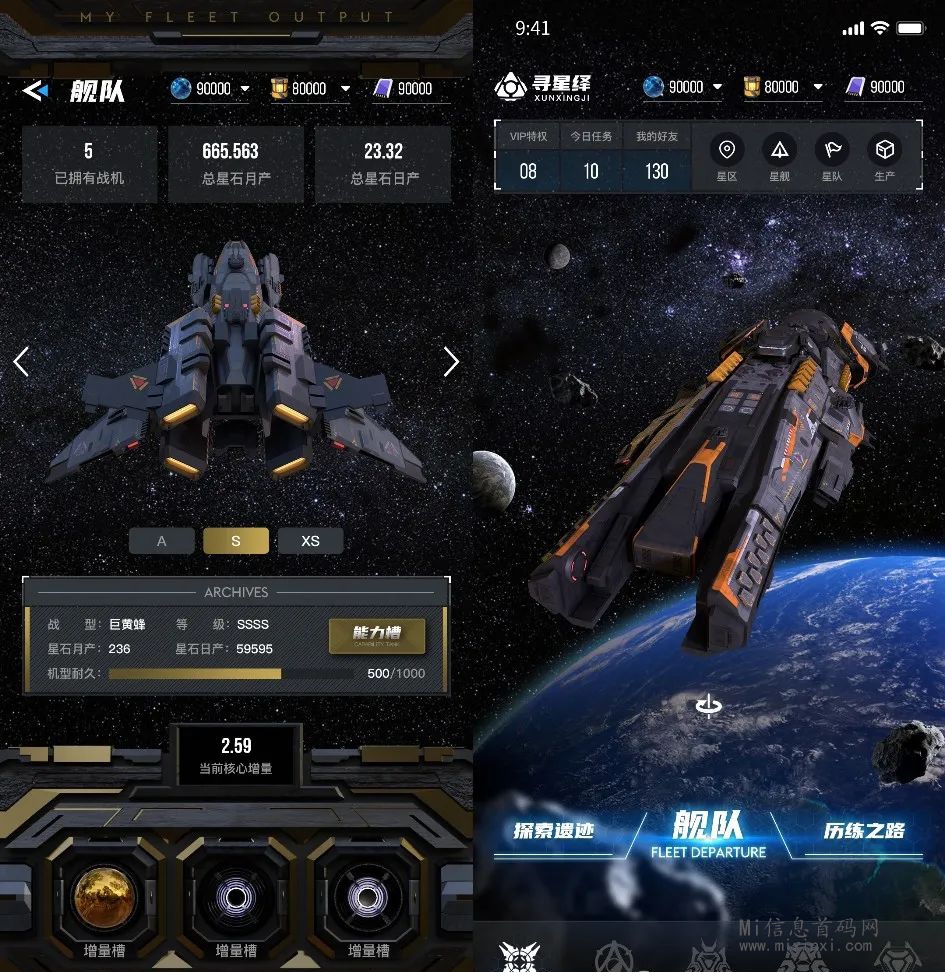Open 我的好友 friends list
The width and height of the screenshot is (945, 972).
(656, 157)
